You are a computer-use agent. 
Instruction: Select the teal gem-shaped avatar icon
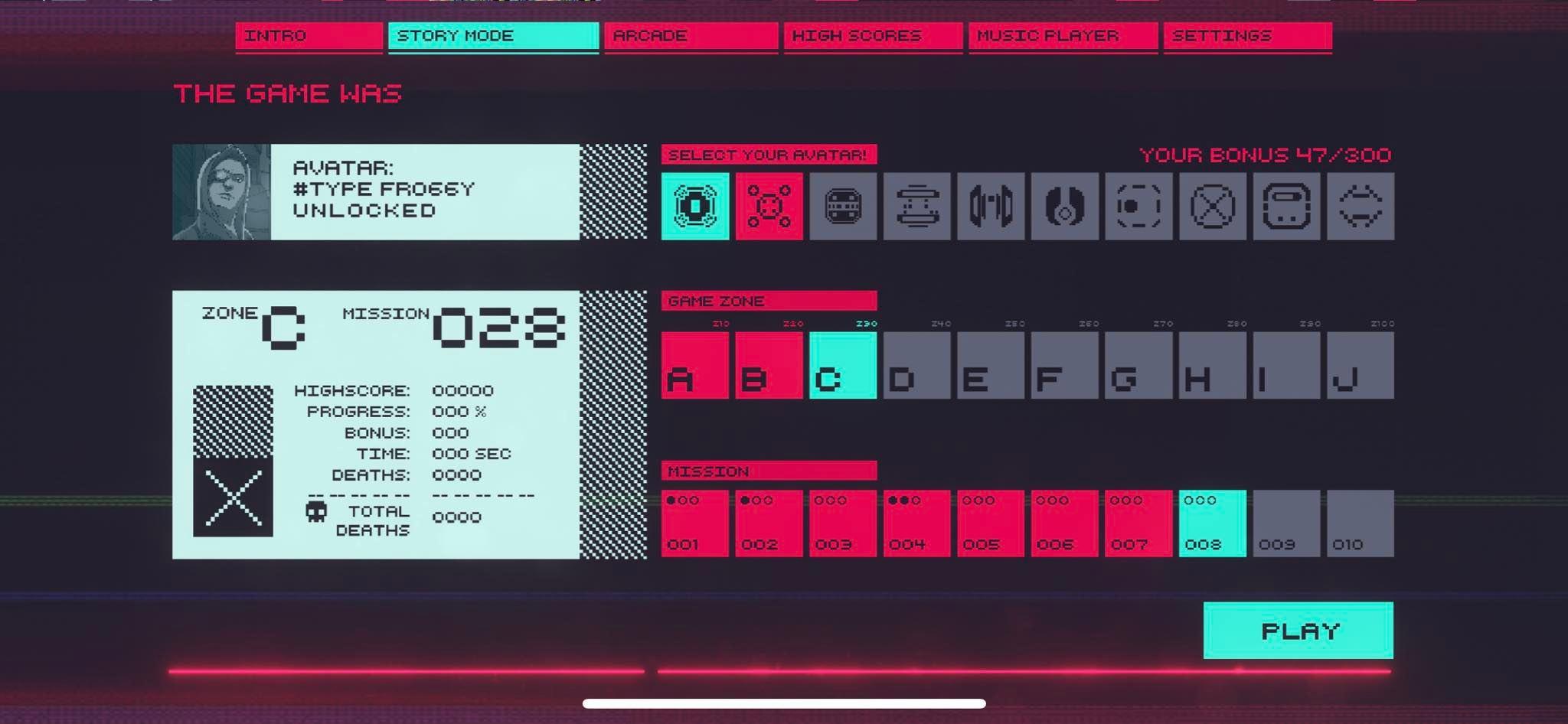click(695, 207)
